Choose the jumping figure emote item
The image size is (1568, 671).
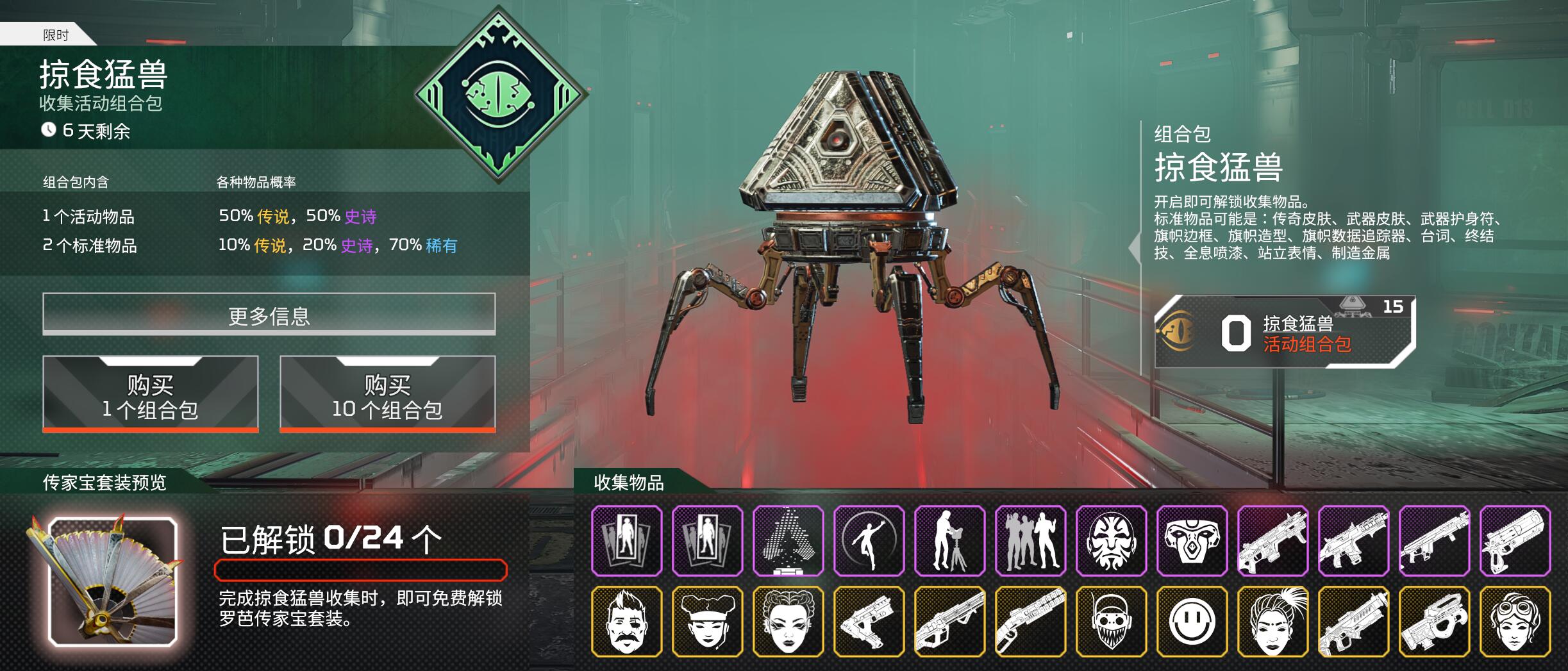point(869,540)
